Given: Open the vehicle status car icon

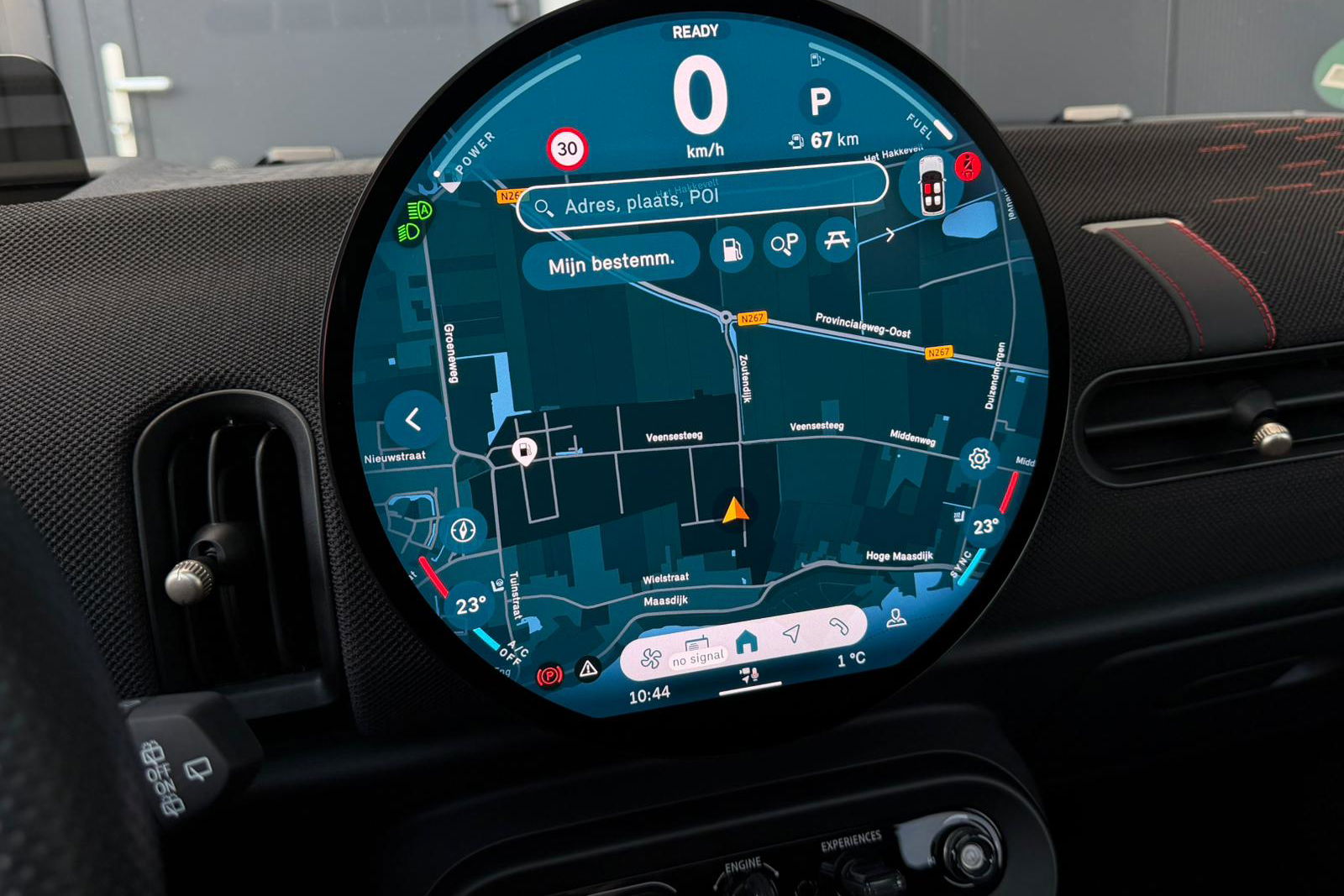Looking at the screenshot, I should click(932, 185).
